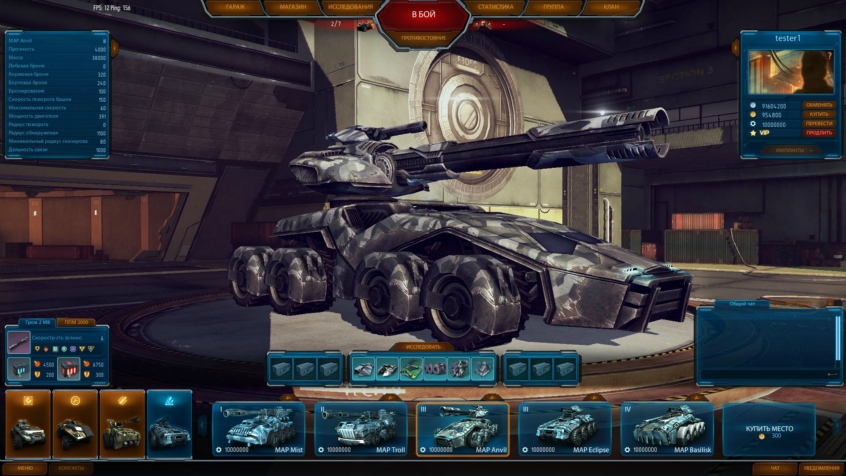Screen dimensions: 846x476
Task: Select the MAP Eclipse vehicle card
Action: [x=564, y=428]
